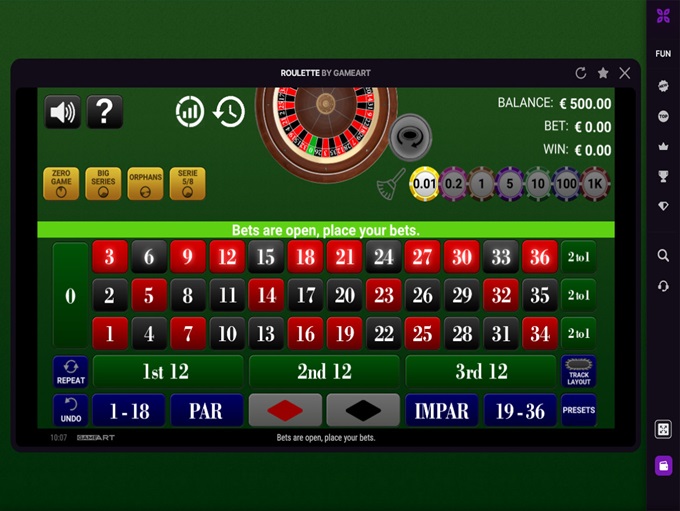Open the Track Layout view
Image resolution: width=680 pixels, height=511 pixels.
(x=579, y=372)
